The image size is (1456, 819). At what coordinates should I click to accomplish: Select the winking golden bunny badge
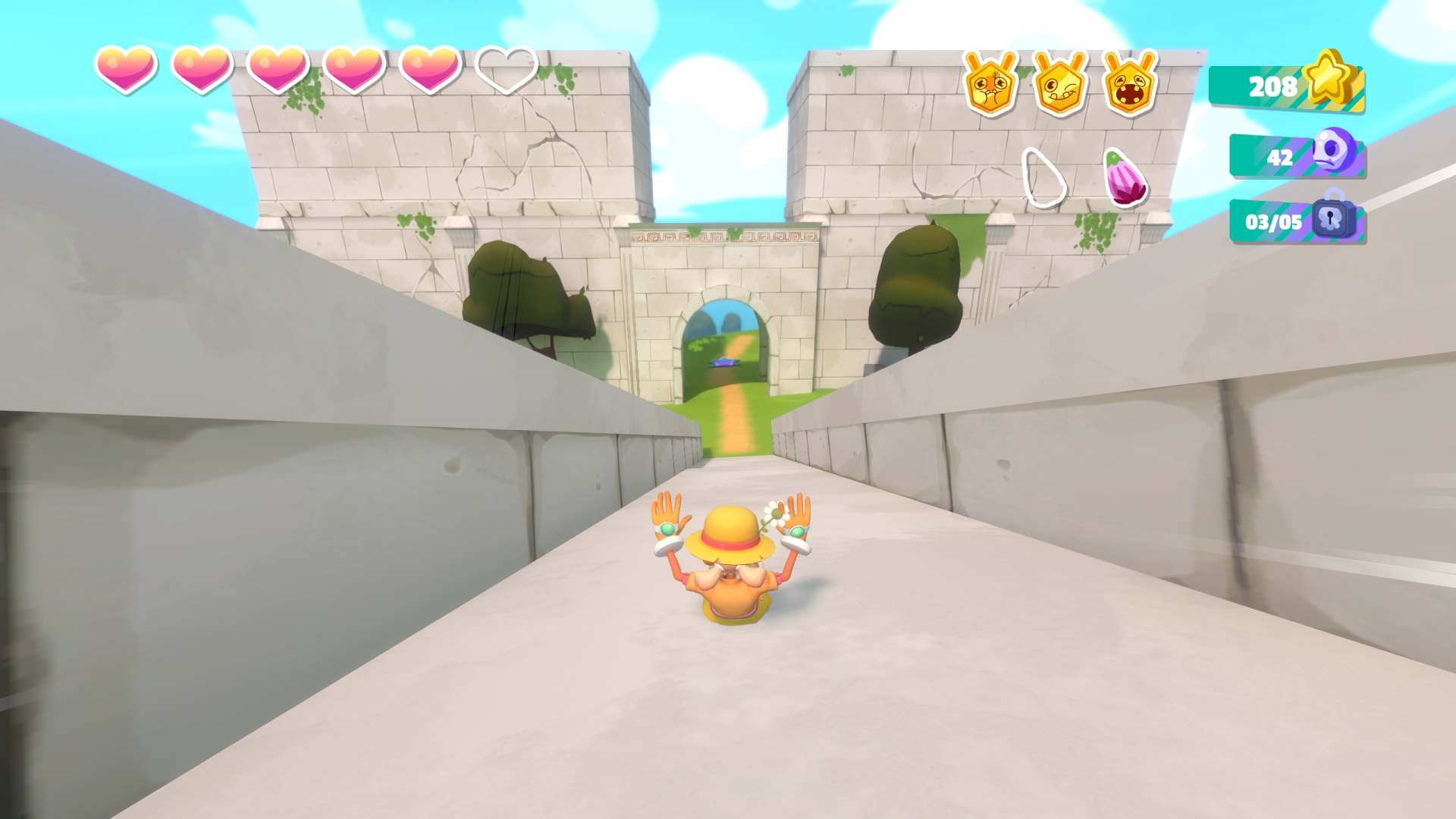tap(1059, 84)
